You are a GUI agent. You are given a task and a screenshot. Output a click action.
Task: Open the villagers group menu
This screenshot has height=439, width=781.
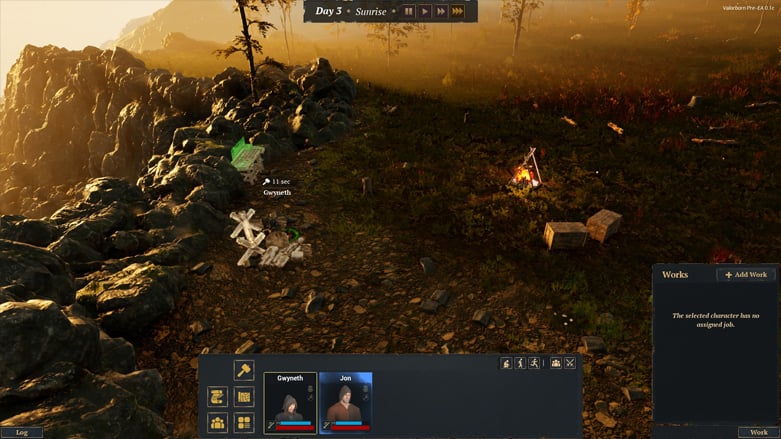click(217, 423)
